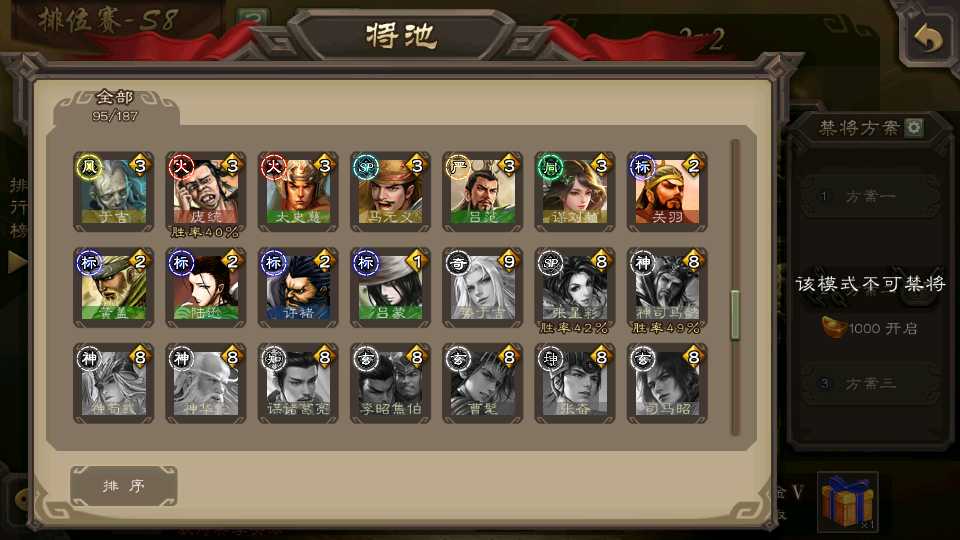Select the 曹髦 hero card
This screenshot has width=960, height=540.
(x=481, y=381)
